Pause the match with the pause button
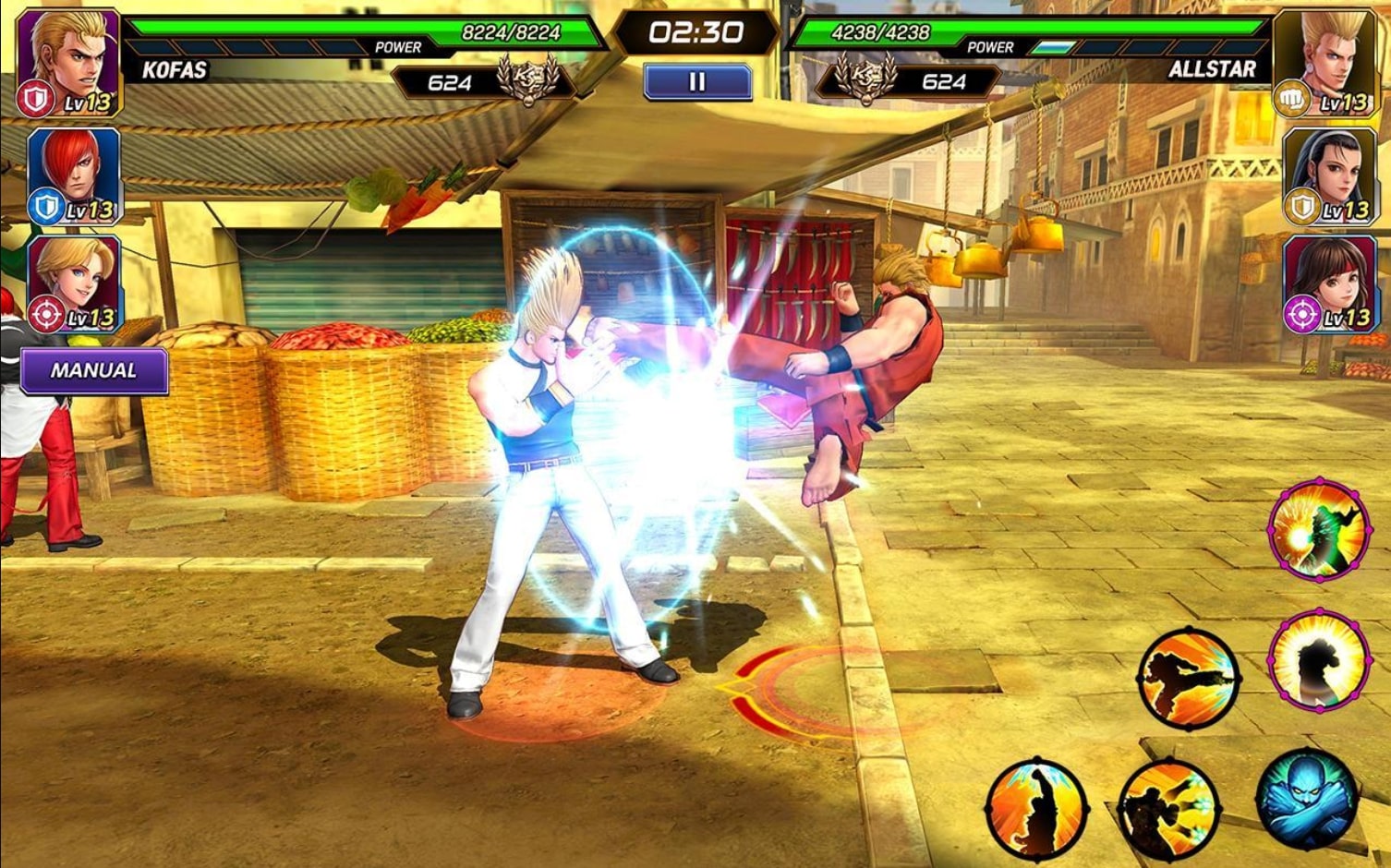Image resolution: width=1391 pixels, height=868 pixels. tap(695, 80)
